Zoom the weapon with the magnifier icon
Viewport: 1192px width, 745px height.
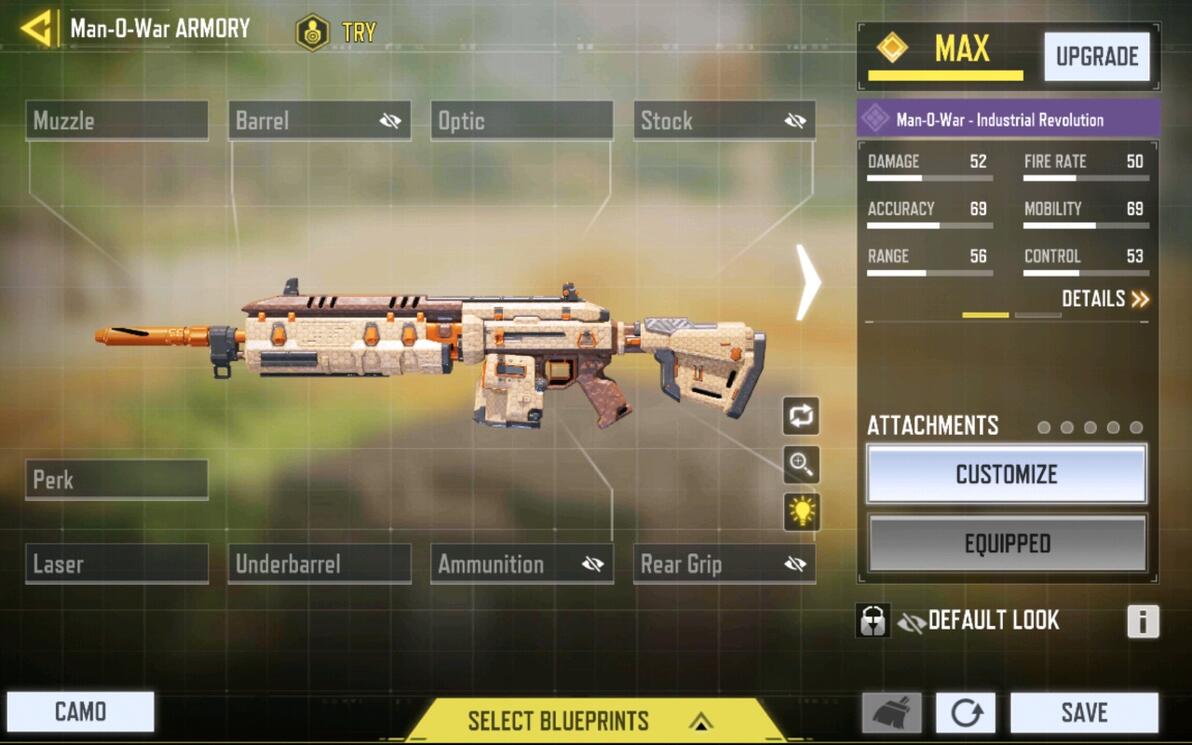[801, 463]
